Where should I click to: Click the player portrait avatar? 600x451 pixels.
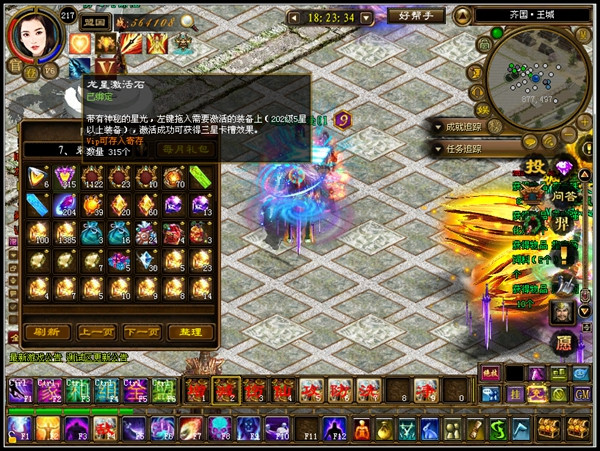[33, 36]
